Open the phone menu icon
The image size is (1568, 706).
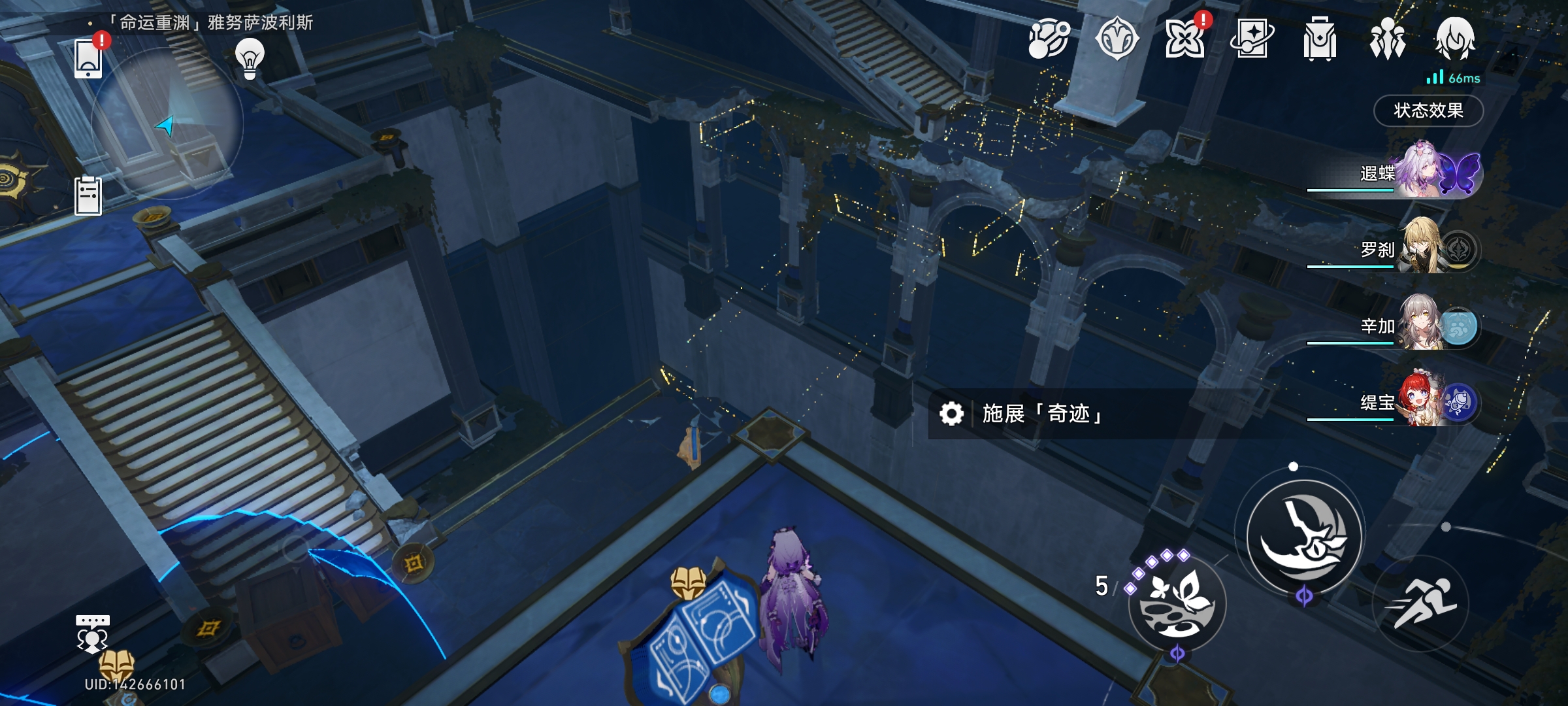(x=88, y=59)
